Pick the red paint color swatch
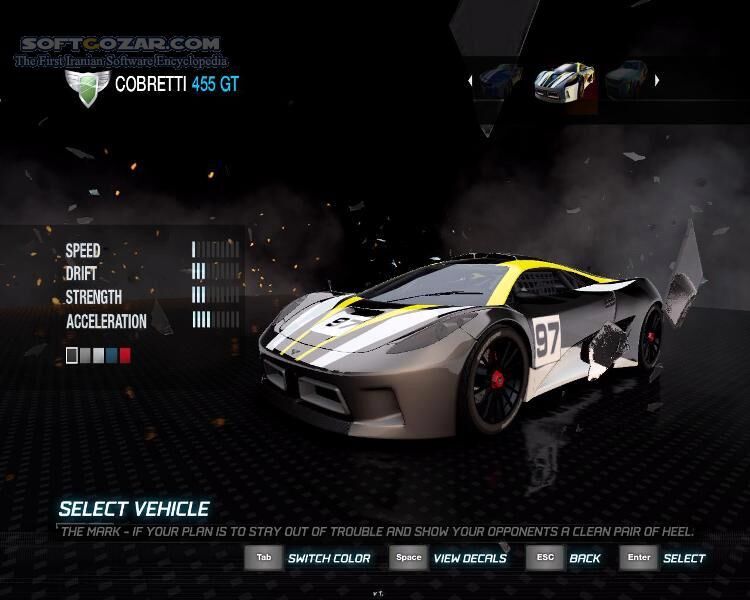The image size is (750, 600). 125,355
